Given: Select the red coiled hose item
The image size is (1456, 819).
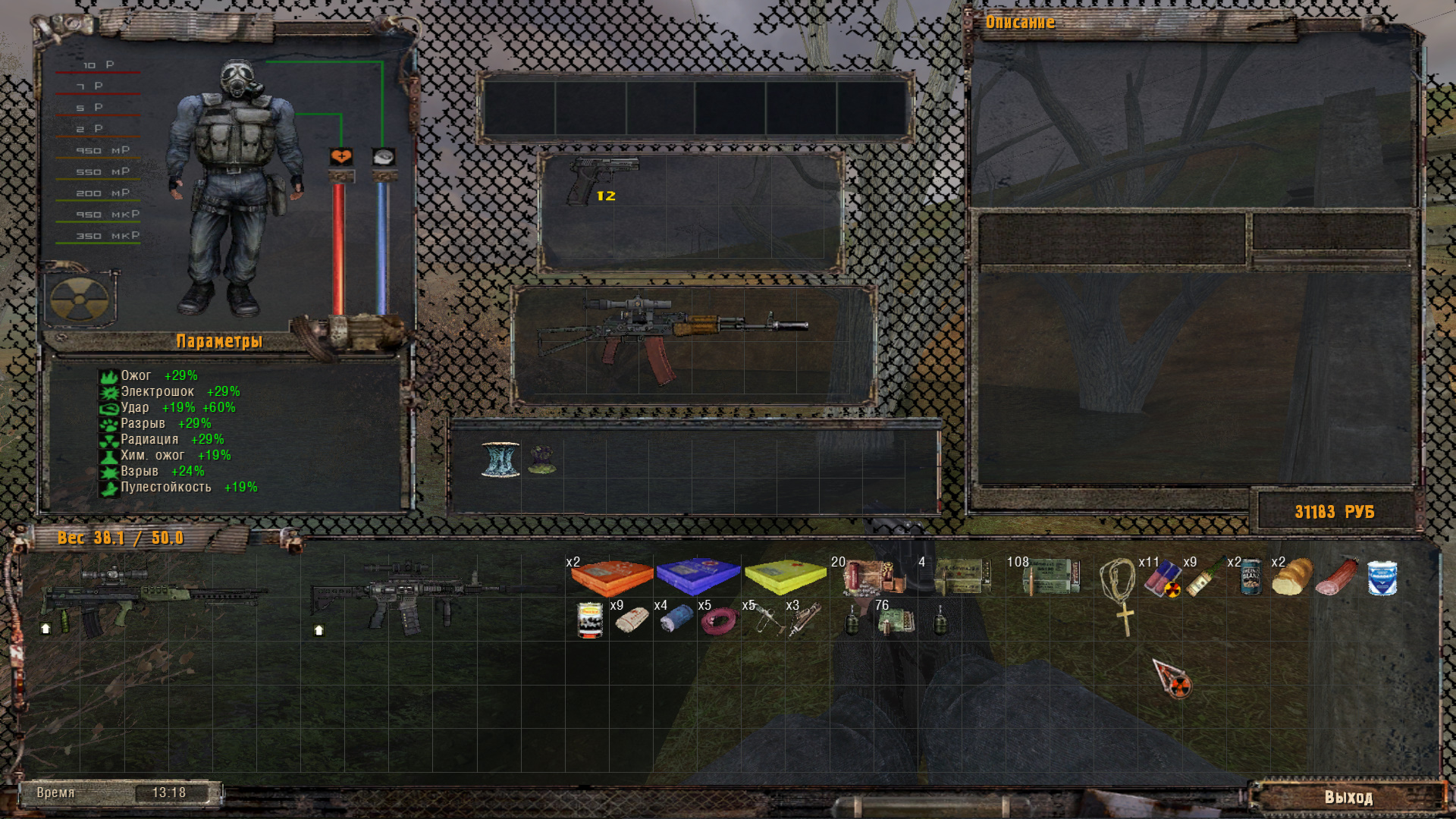Looking at the screenshot, I should 718,622.
